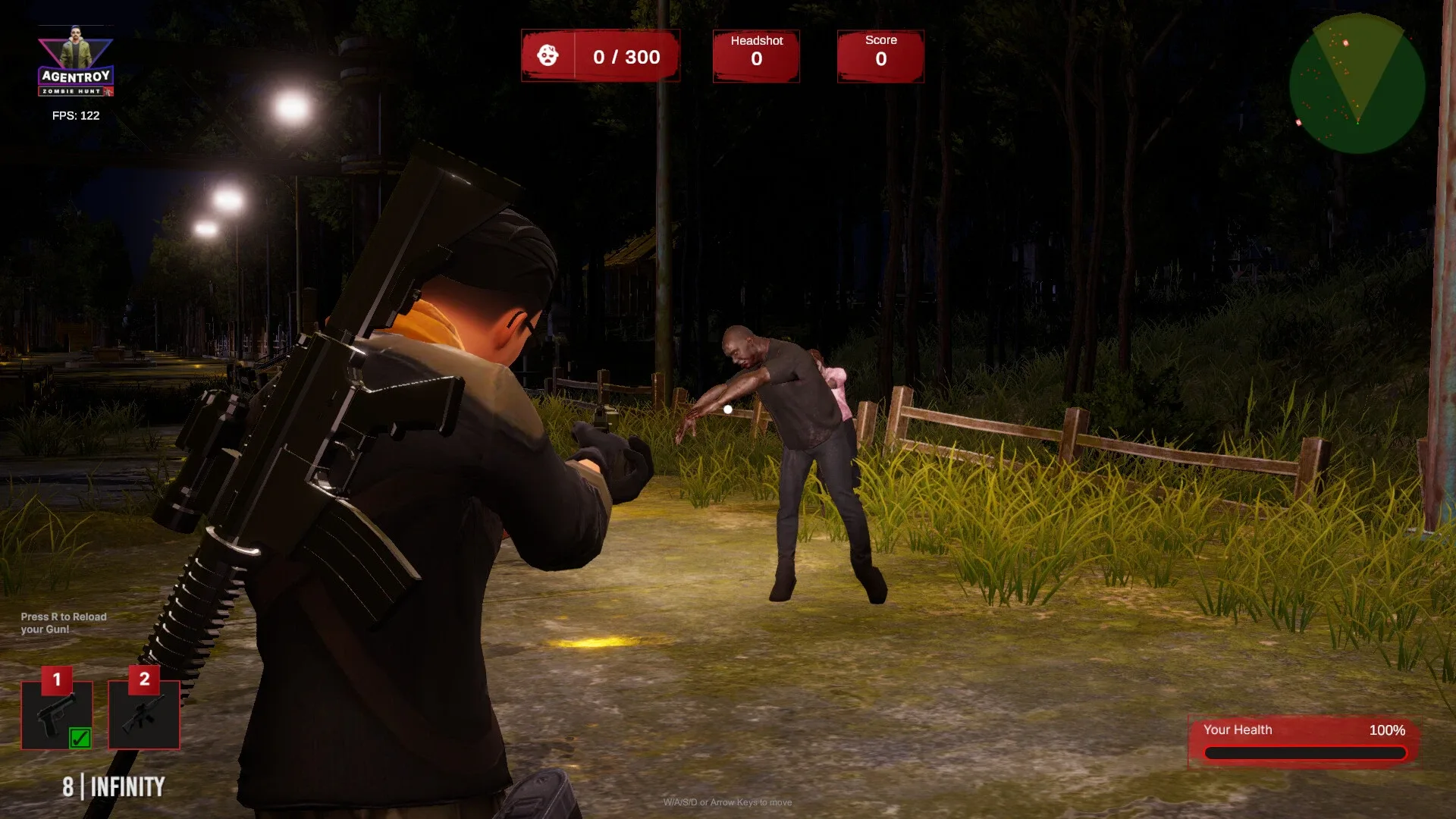The image size is (1456, 819).
Task: Click the crosshair dot near the zombie
Action: (x=727, y=409)
